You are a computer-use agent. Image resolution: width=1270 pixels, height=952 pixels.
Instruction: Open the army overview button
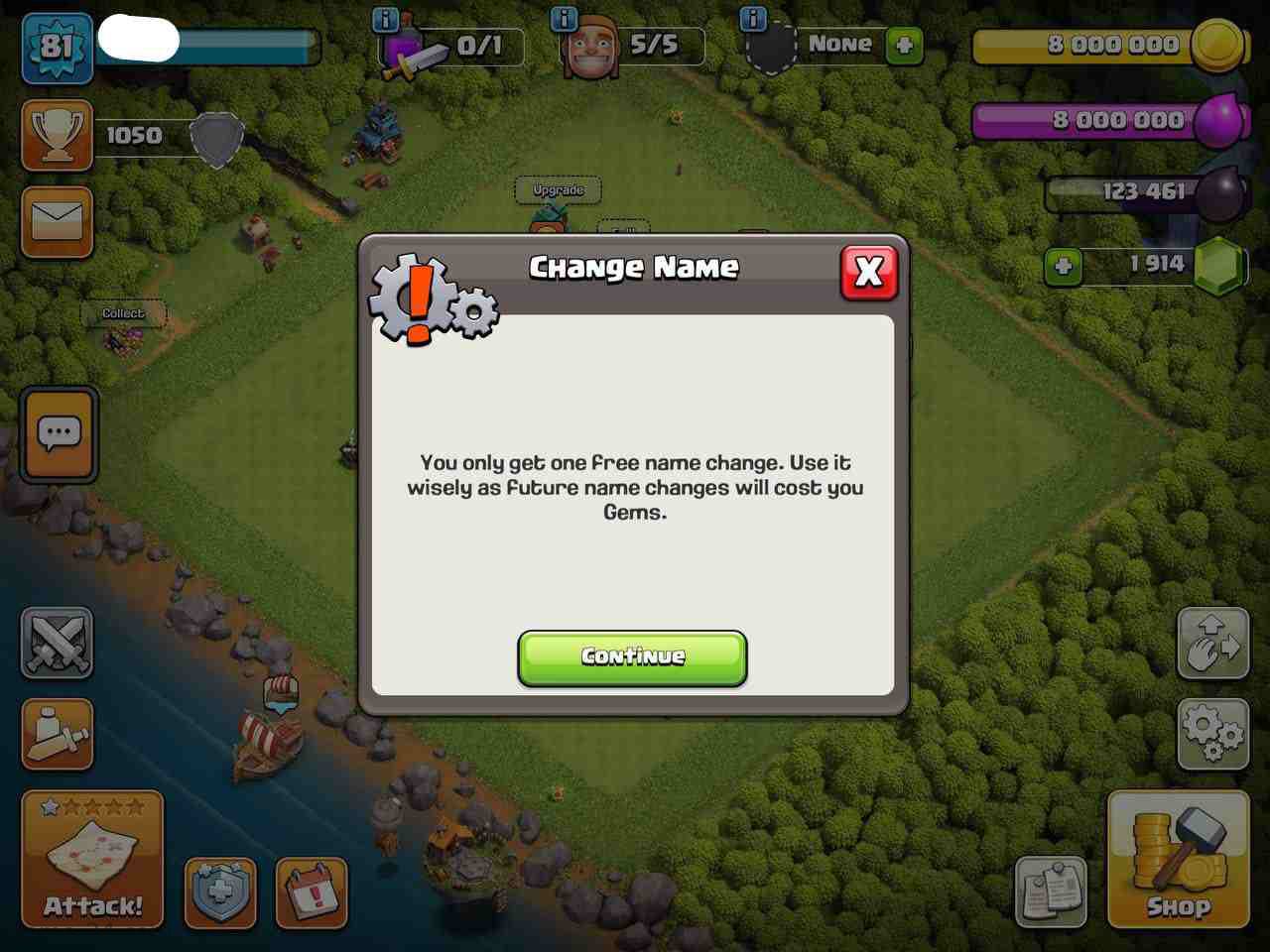(57, 735)
